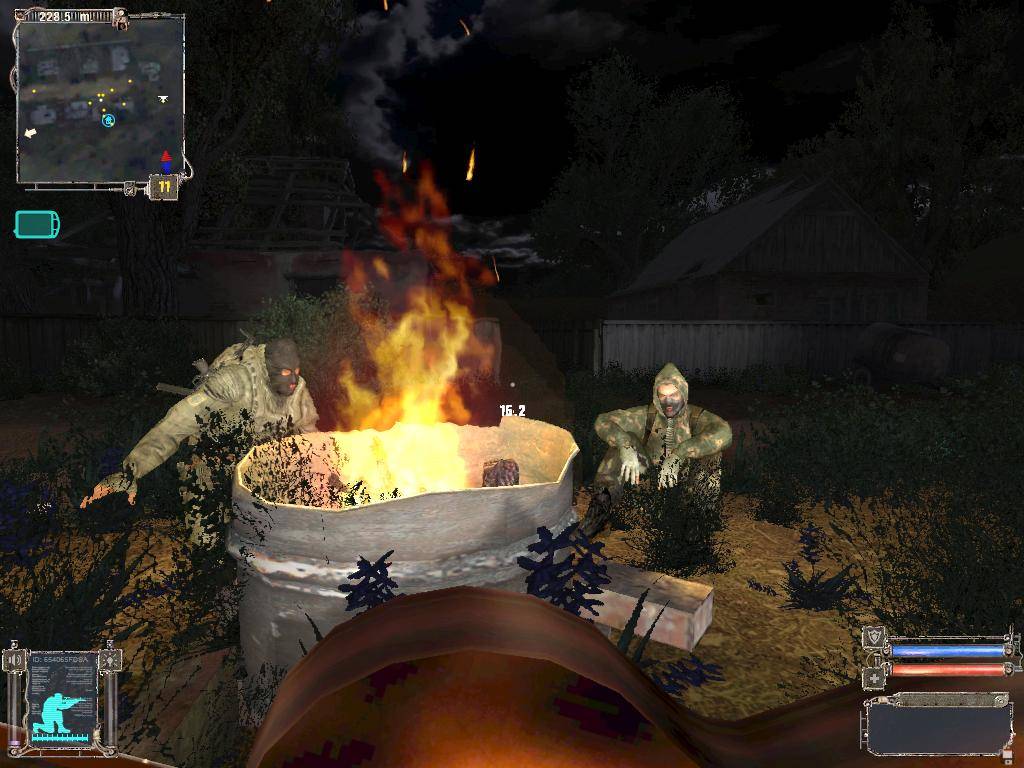The image size is (1024, 768).
Task: Click the lightbulb visibility indicator icon
Action: tap(110, 660)
